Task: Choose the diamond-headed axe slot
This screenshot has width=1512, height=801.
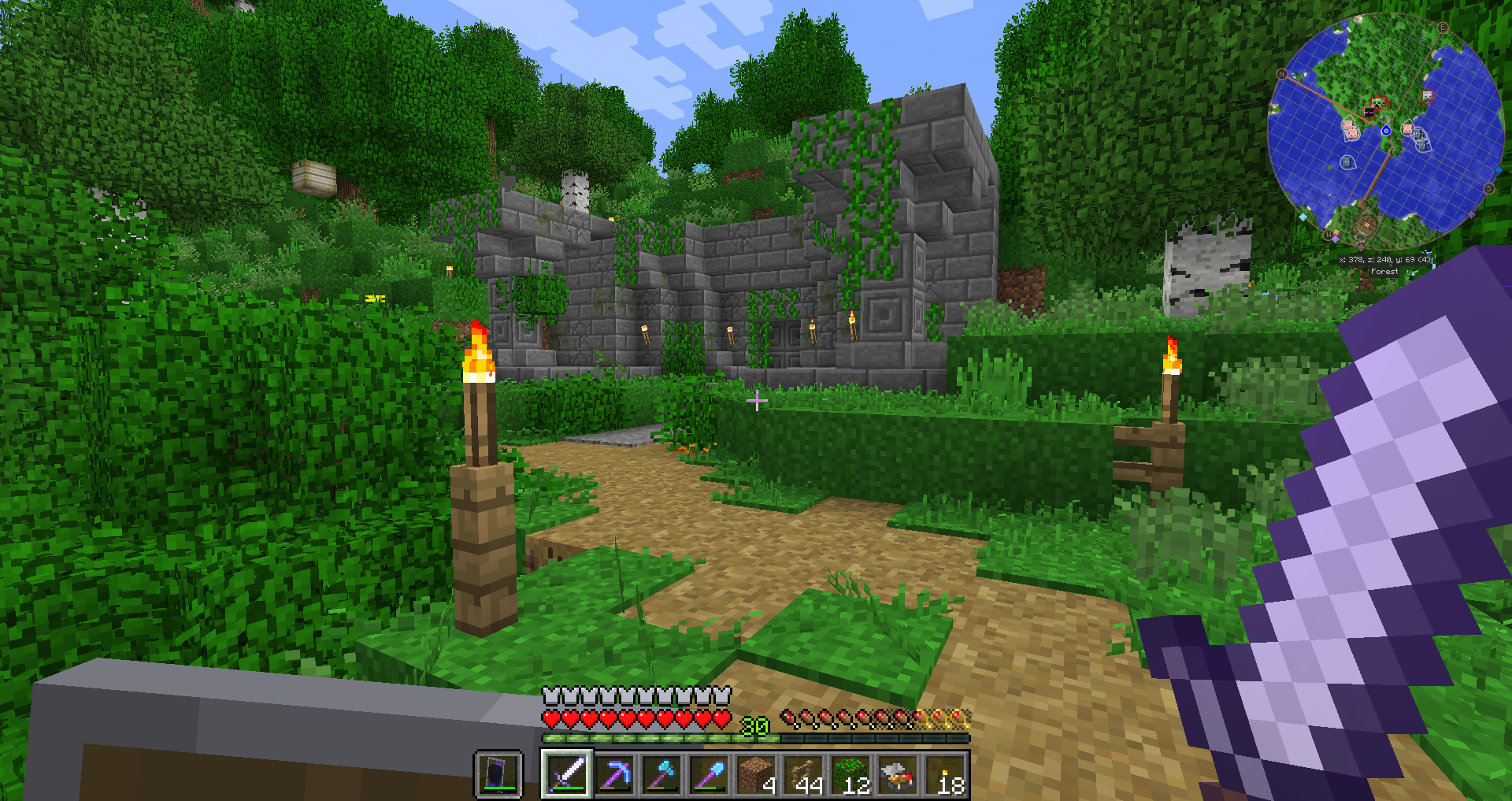Action: [x=661, y=773]
